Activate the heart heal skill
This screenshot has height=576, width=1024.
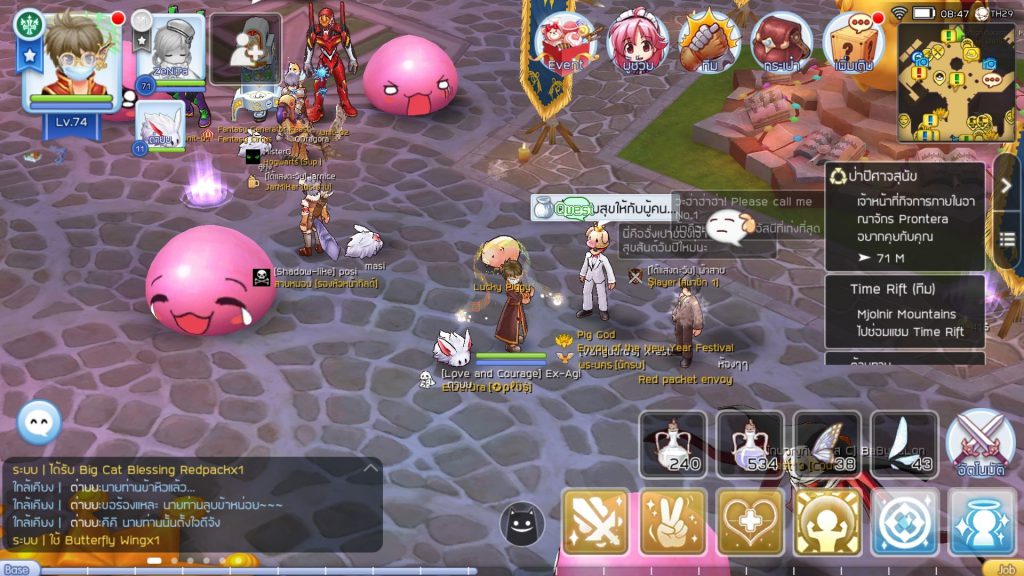coord(750,522)
